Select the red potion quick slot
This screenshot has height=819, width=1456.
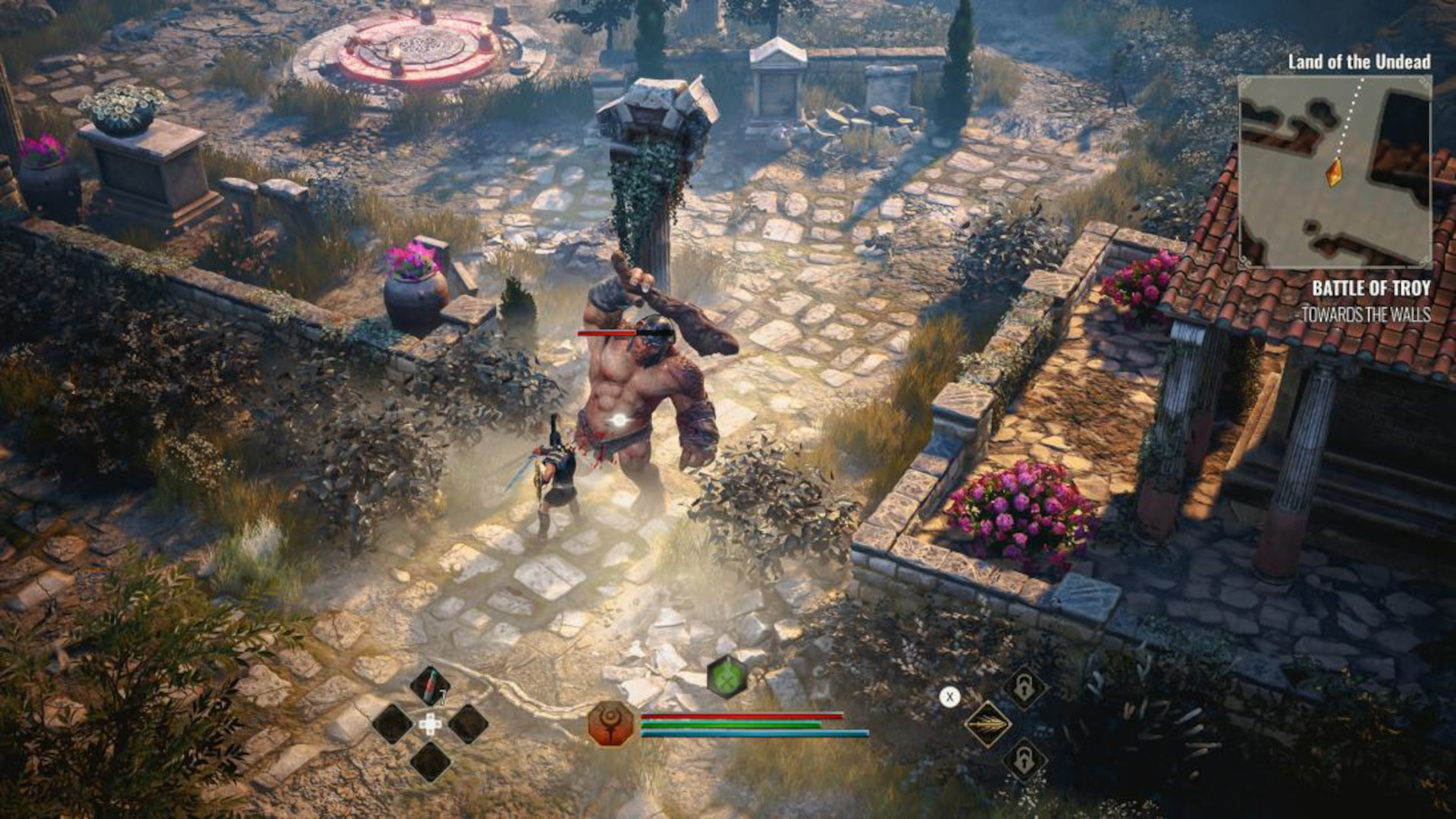(429, 686)
